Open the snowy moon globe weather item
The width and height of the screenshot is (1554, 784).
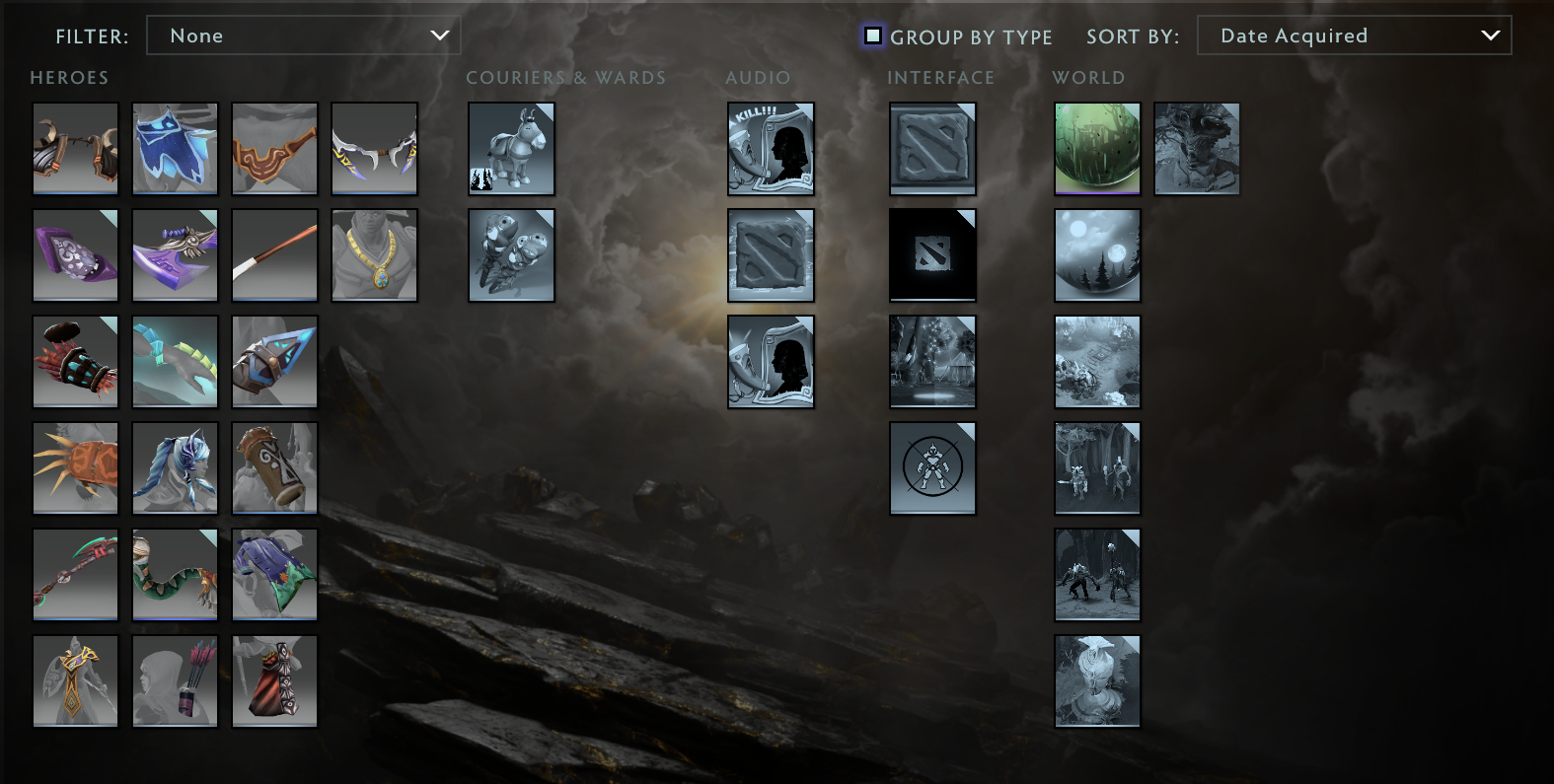tap(1097, 255)
